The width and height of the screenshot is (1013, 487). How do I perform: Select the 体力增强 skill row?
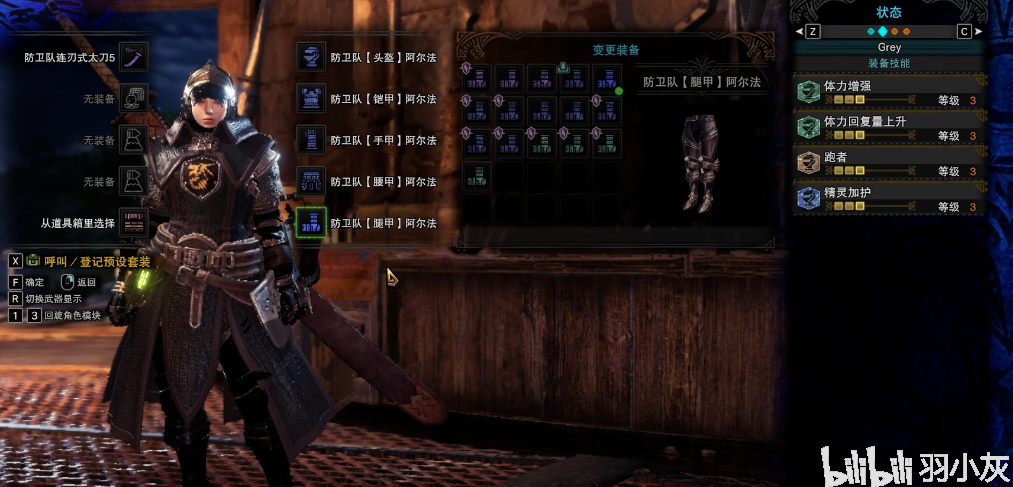[890, 92]
